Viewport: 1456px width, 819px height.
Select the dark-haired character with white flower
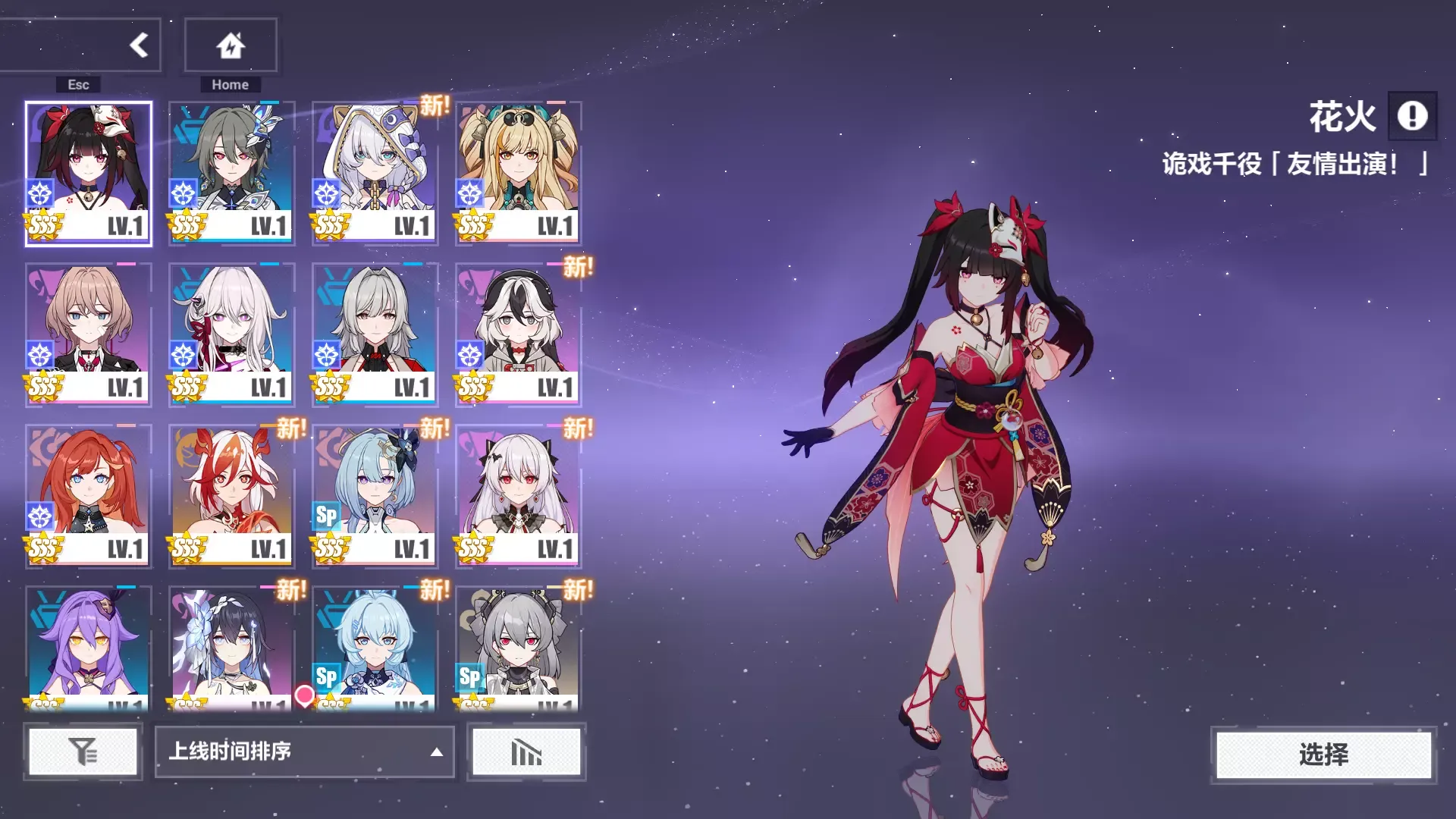point(231,648)
